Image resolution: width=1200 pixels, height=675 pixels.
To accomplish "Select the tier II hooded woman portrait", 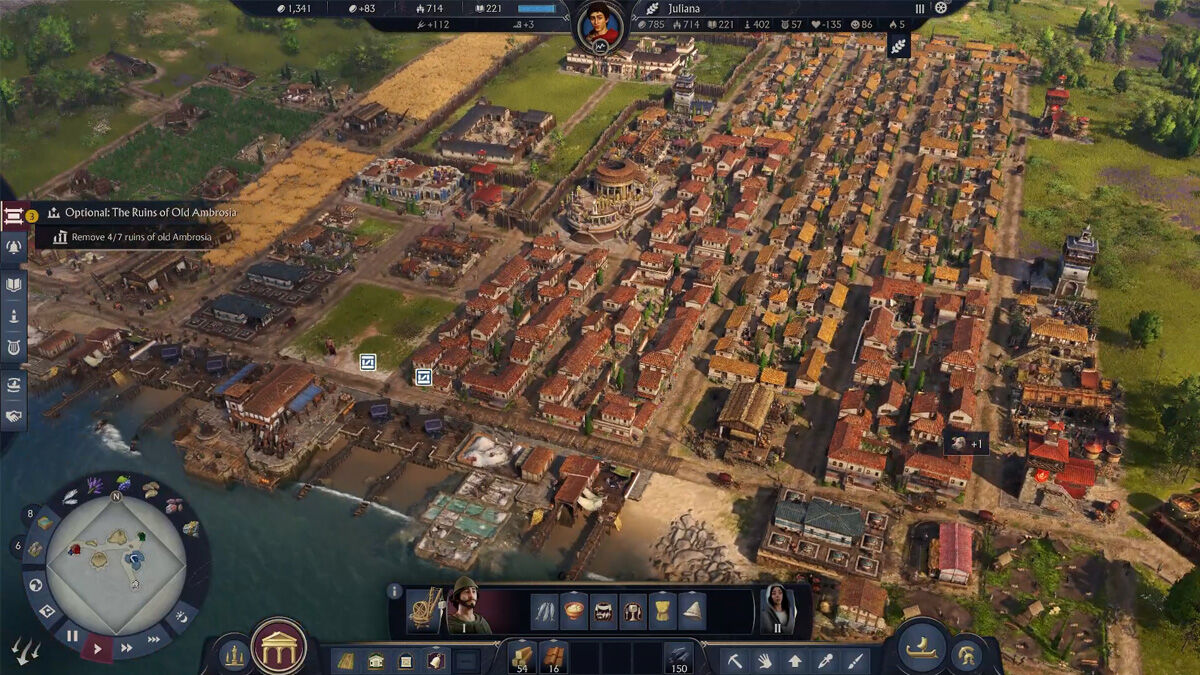I will click(777, 607).
